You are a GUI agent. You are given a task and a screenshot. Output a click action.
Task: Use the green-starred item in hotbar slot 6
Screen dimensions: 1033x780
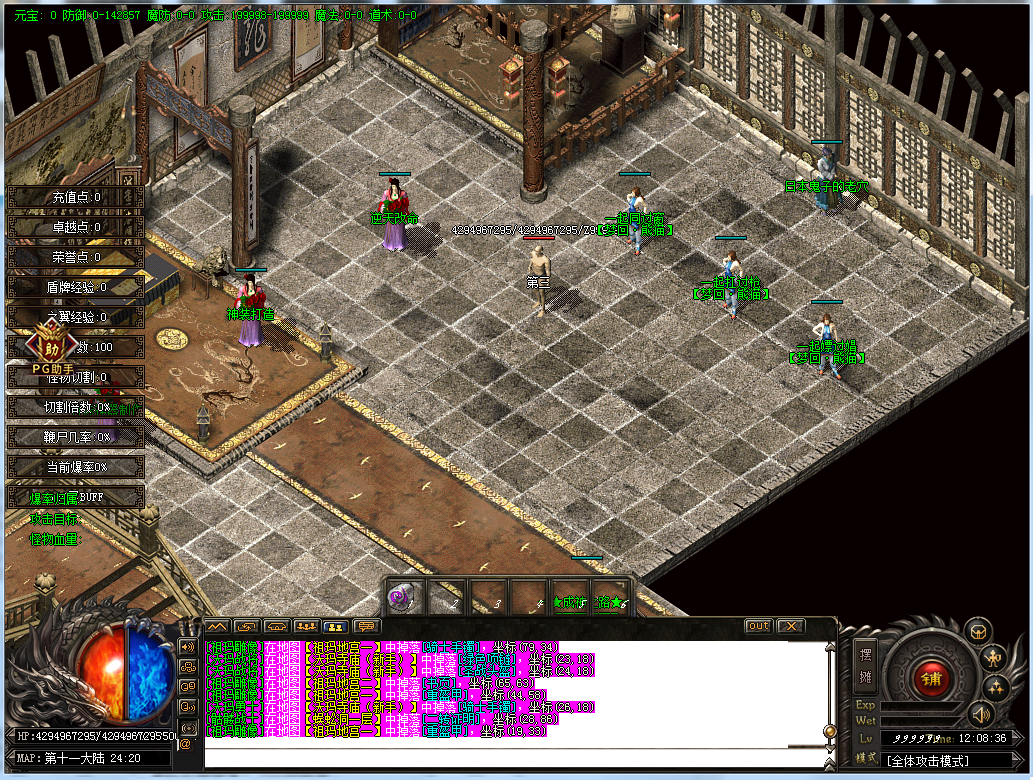610,599
